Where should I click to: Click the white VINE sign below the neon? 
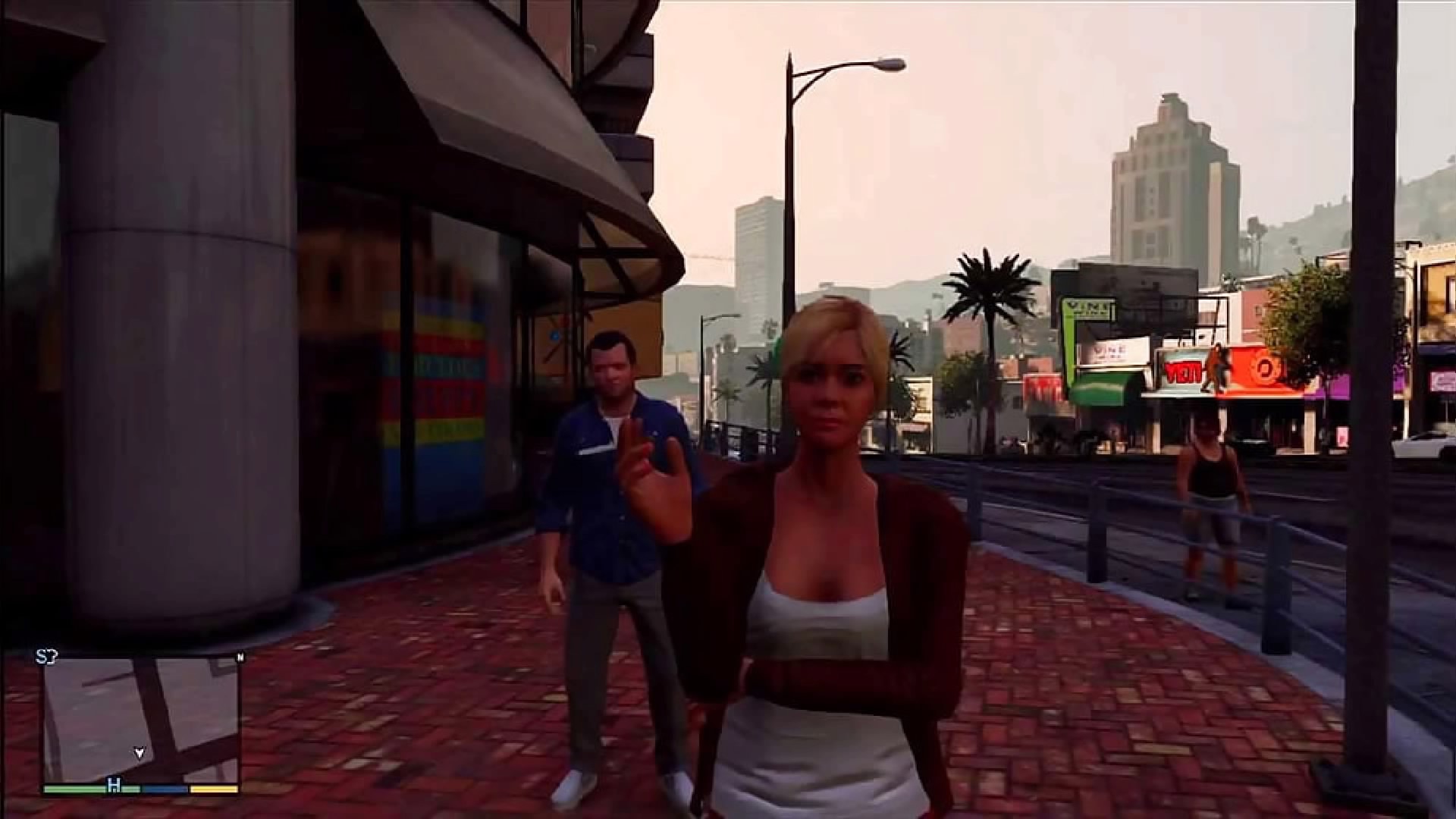click(x=1109, y=351)
